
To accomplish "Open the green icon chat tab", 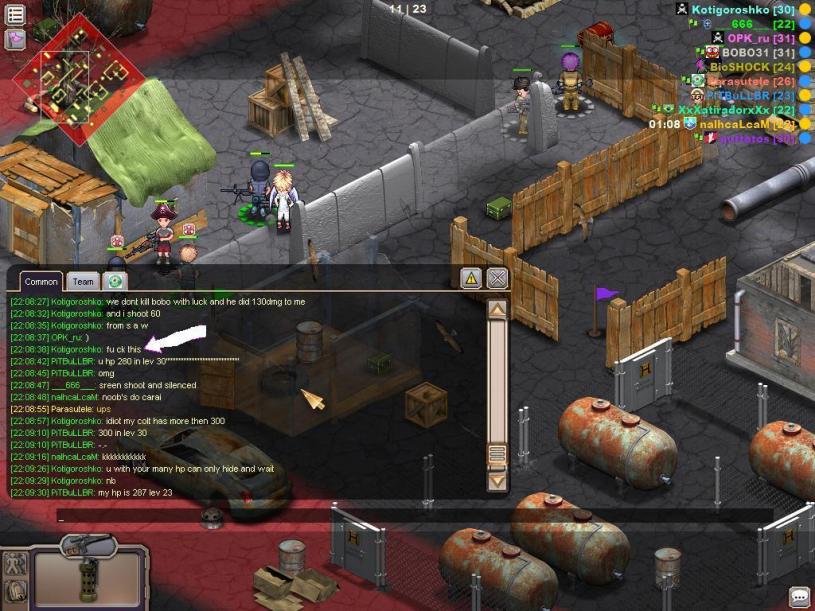I will point(115,282).
